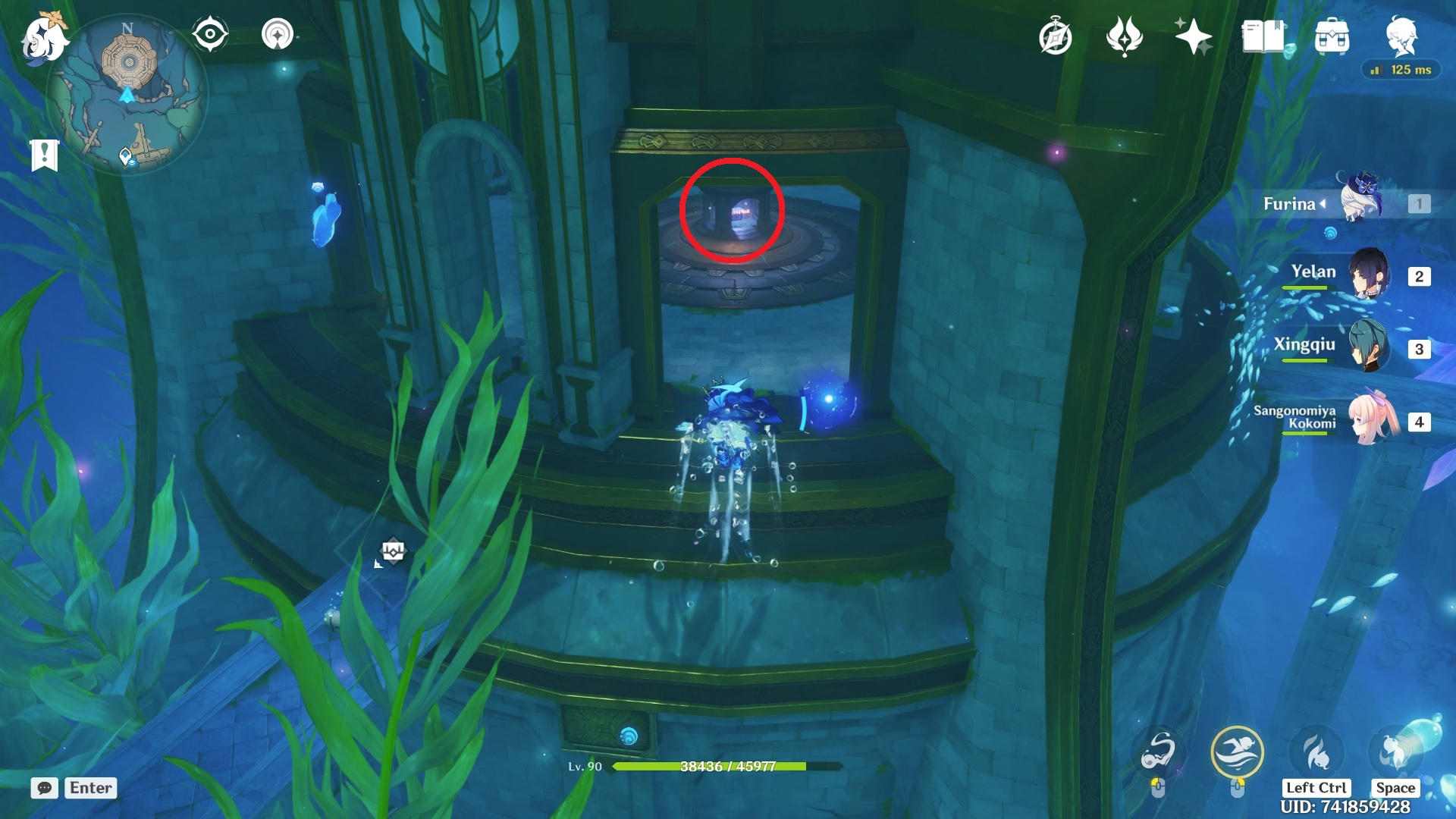Image resolution: width=1456 pixels, height=819 pixels.
Task: Activate the Left Ctrl dive skill icon
Action: tap(1316, 752)
